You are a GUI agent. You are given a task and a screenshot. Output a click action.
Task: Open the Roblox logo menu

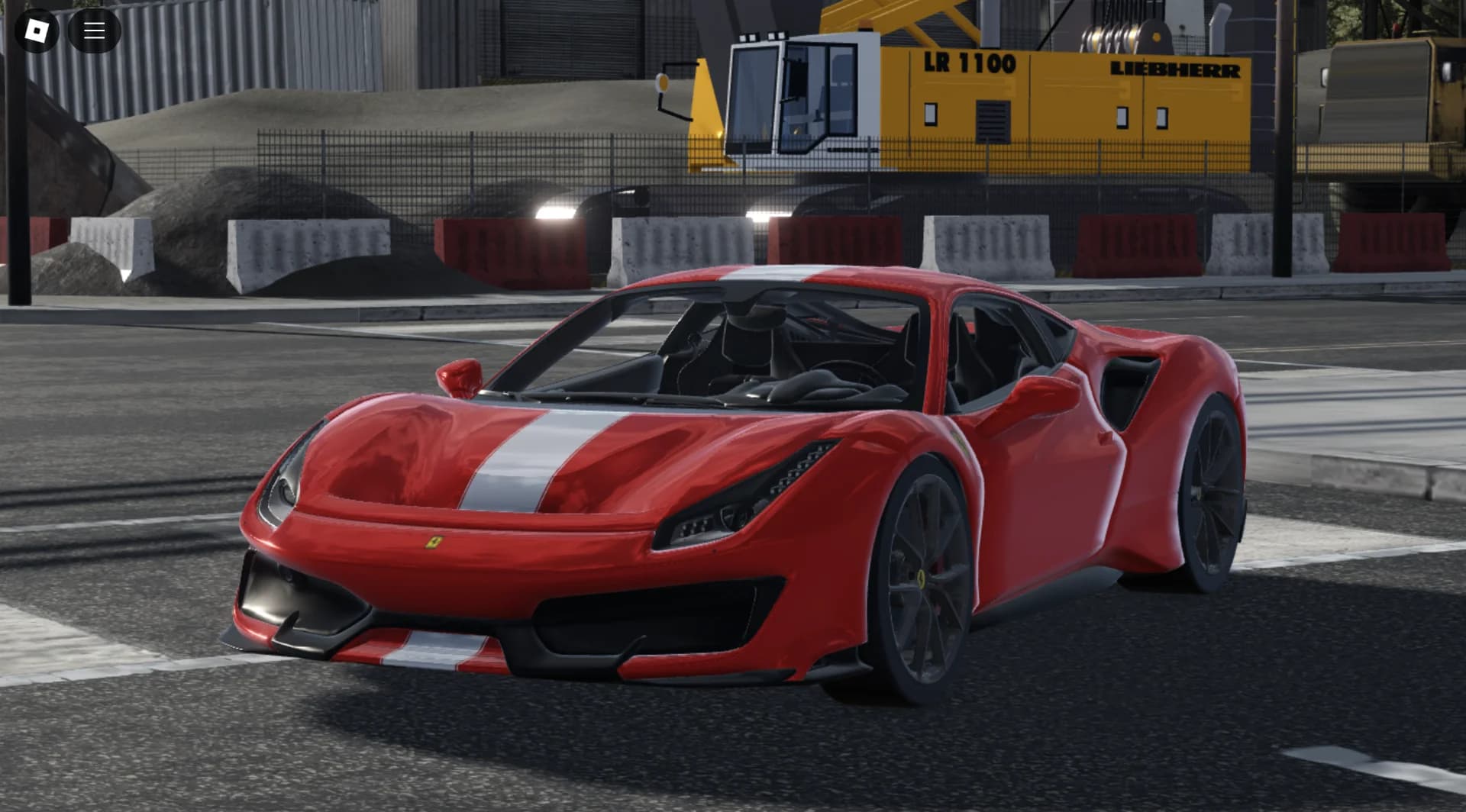pyautogui.click(x=37, y=31)
